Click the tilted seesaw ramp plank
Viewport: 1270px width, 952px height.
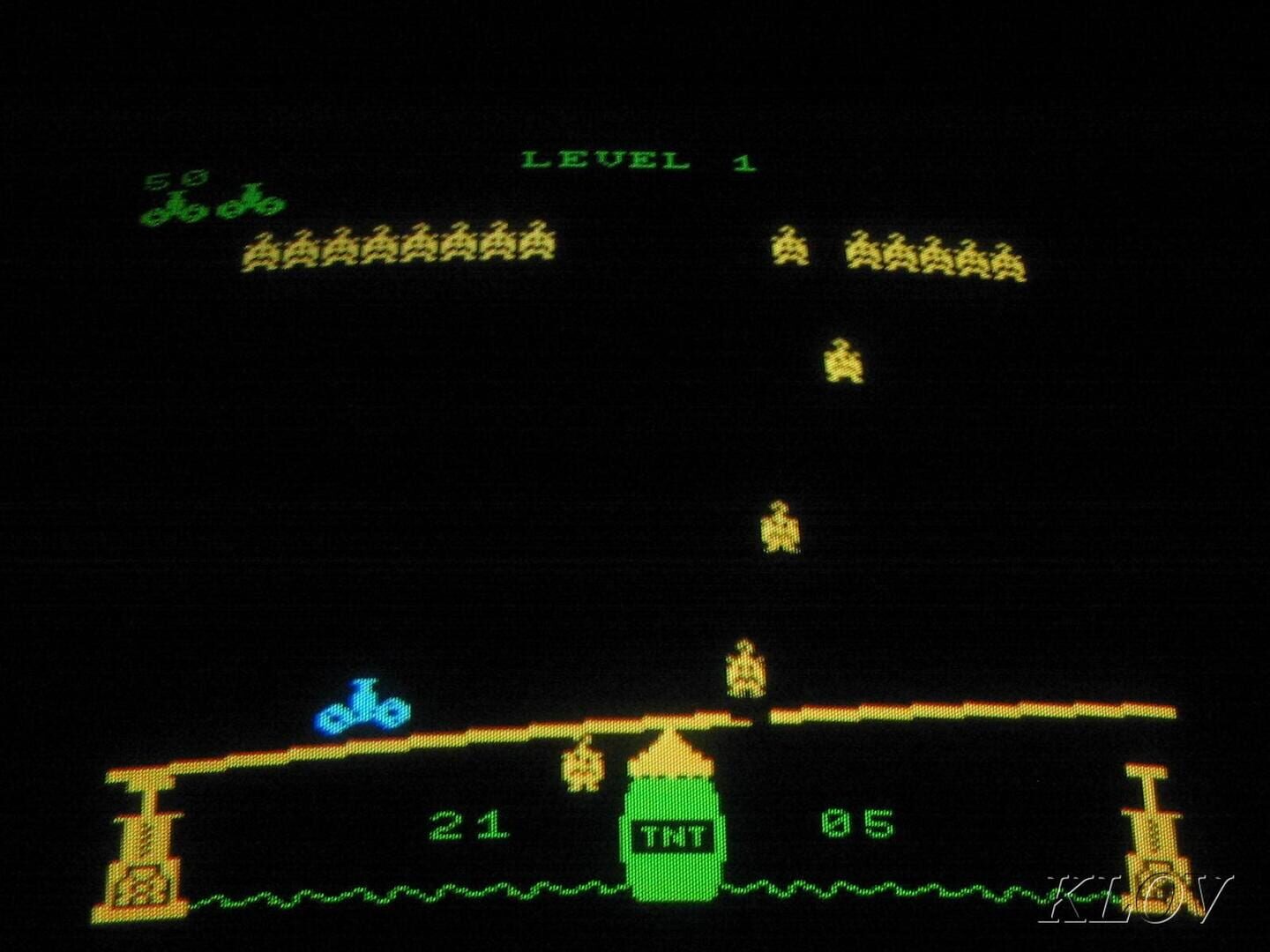[485, 740]
